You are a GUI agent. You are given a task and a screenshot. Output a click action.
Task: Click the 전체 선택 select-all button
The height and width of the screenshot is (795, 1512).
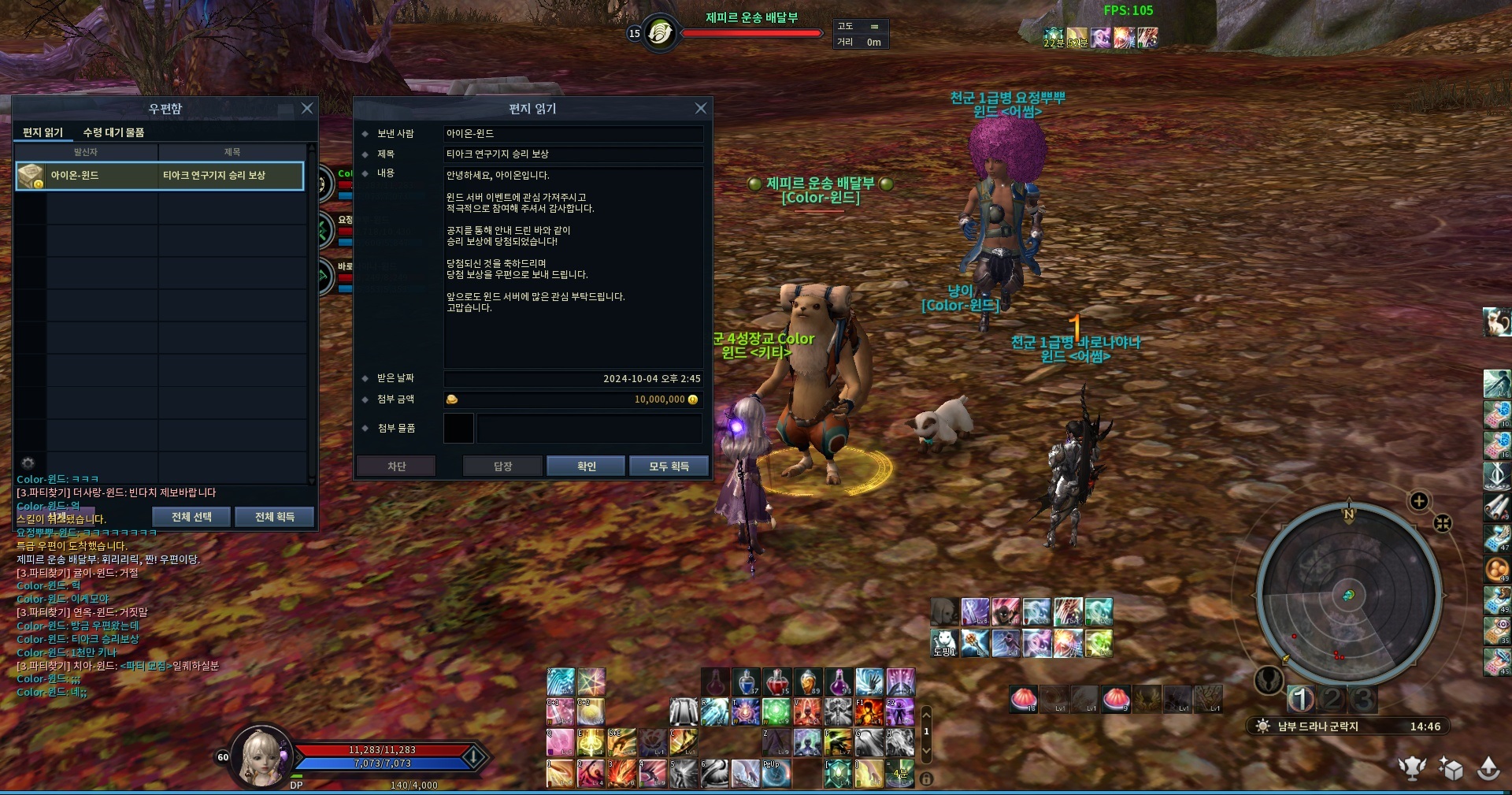(191, 517)
